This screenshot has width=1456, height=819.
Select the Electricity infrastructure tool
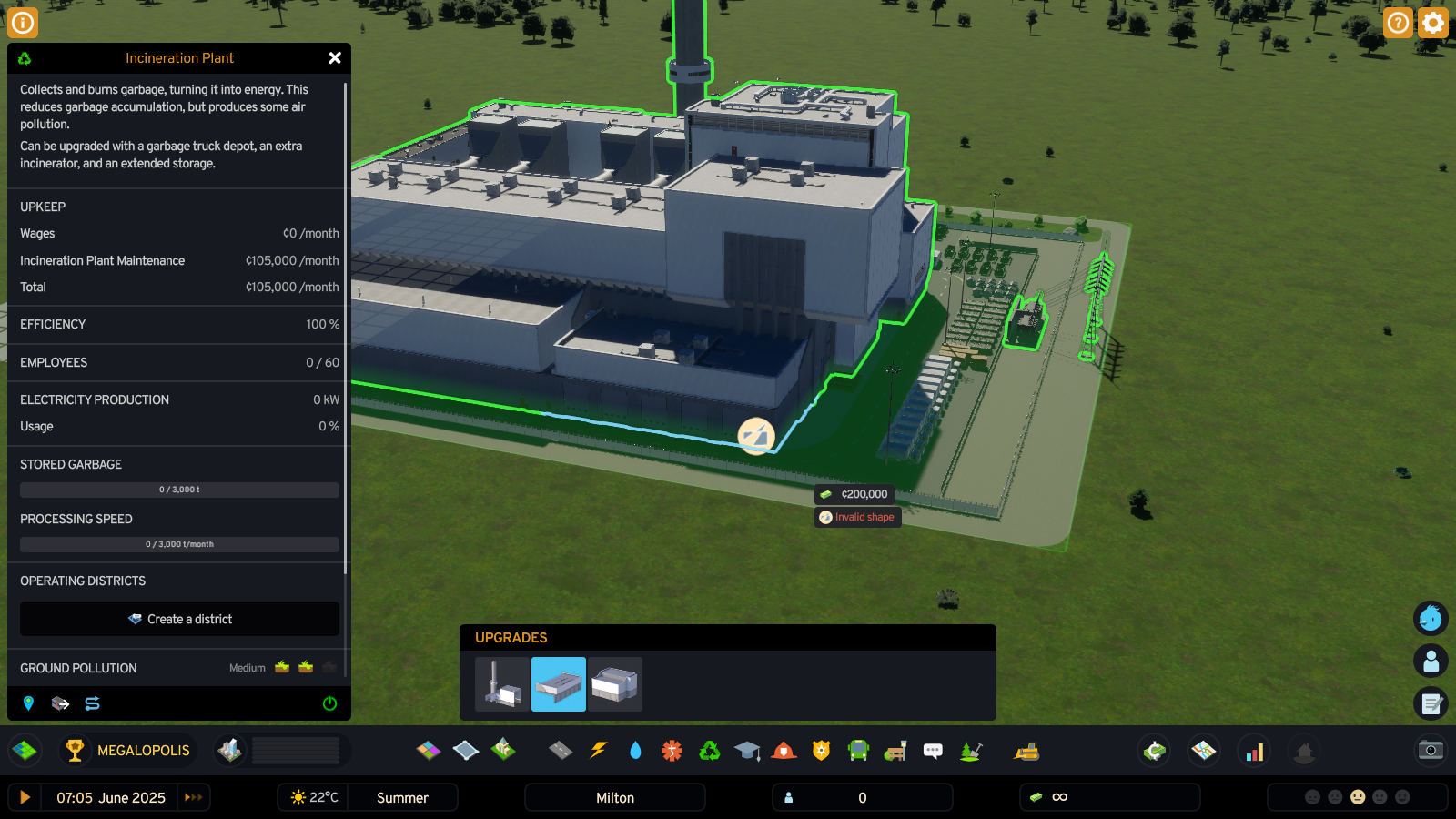pos(598,750)
